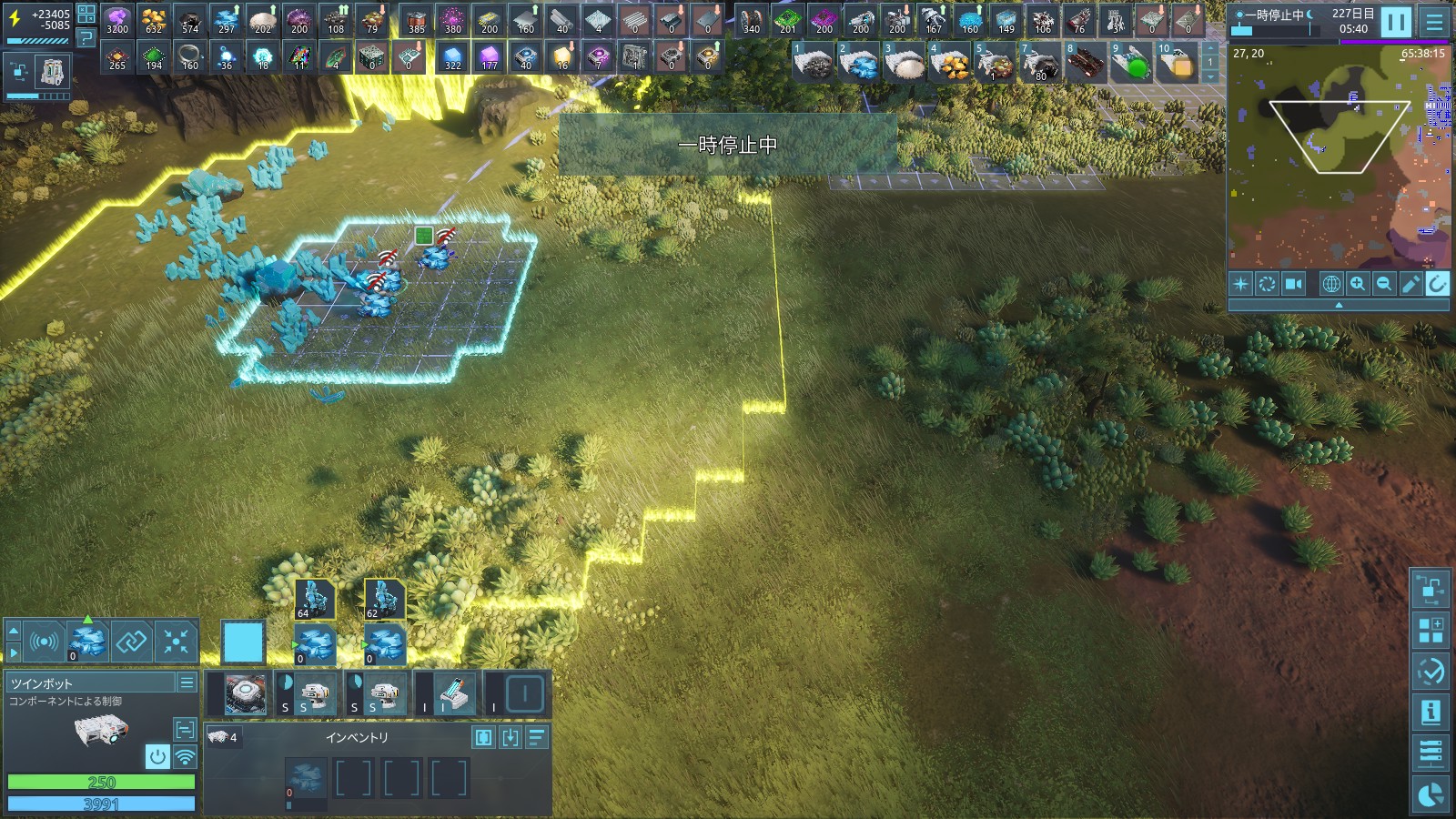Open the unit options menu beside ツインボット
Image resolution: width=1456 pixels, height=819 pixels.
(187, 682)
